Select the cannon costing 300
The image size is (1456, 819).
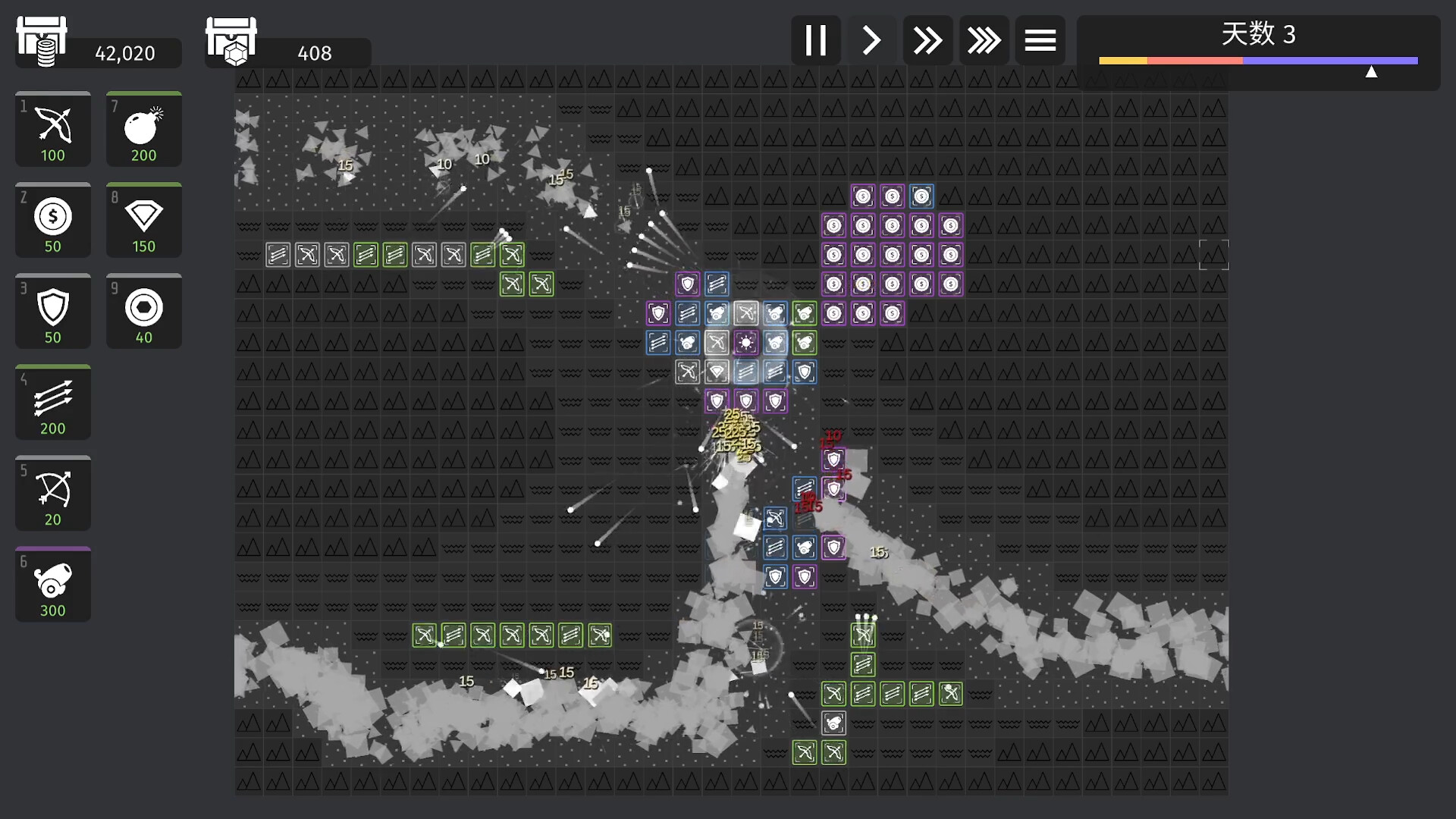click(52, 584)
